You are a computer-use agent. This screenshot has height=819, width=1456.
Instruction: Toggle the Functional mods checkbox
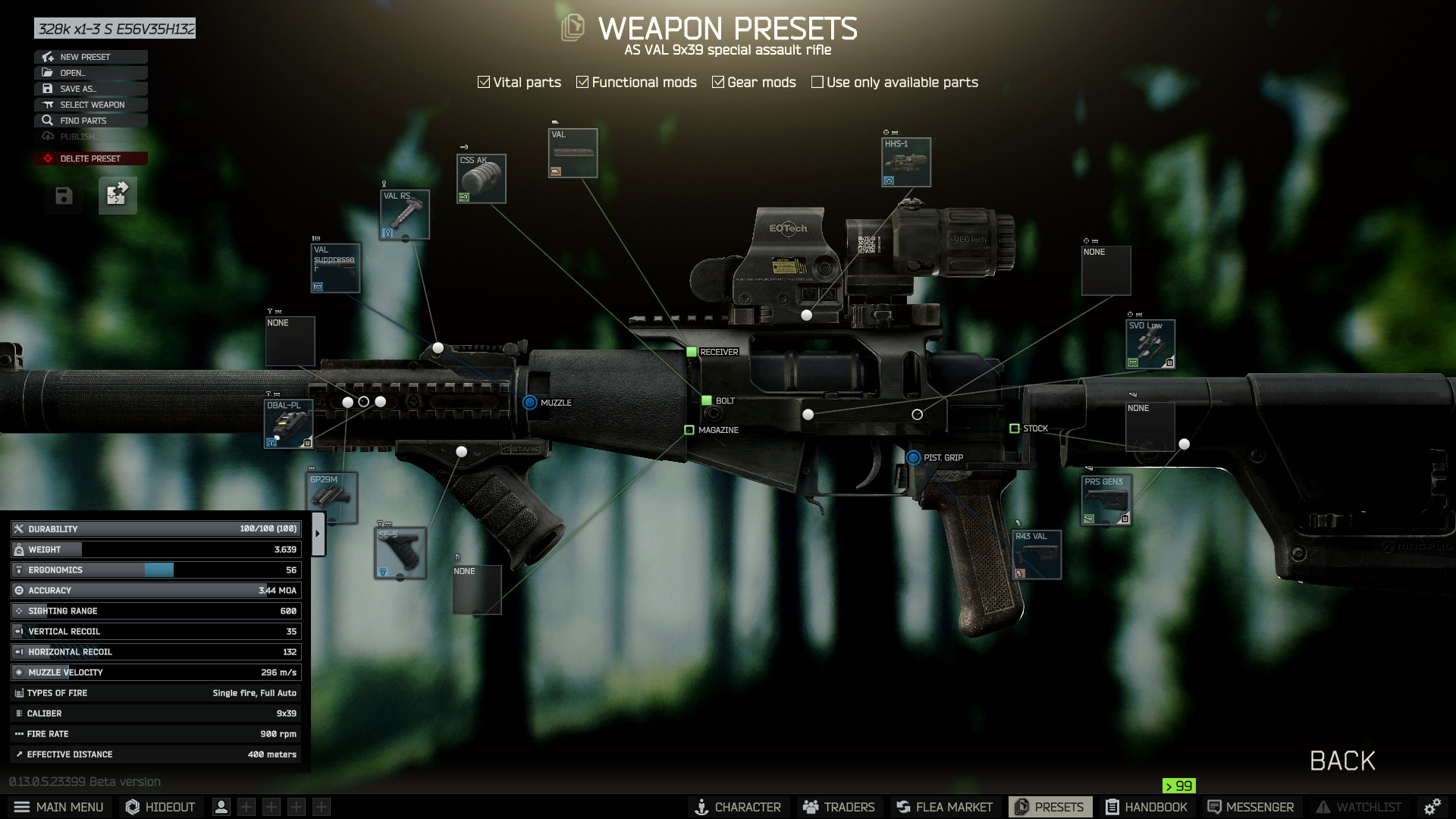[x=582, y=82]
